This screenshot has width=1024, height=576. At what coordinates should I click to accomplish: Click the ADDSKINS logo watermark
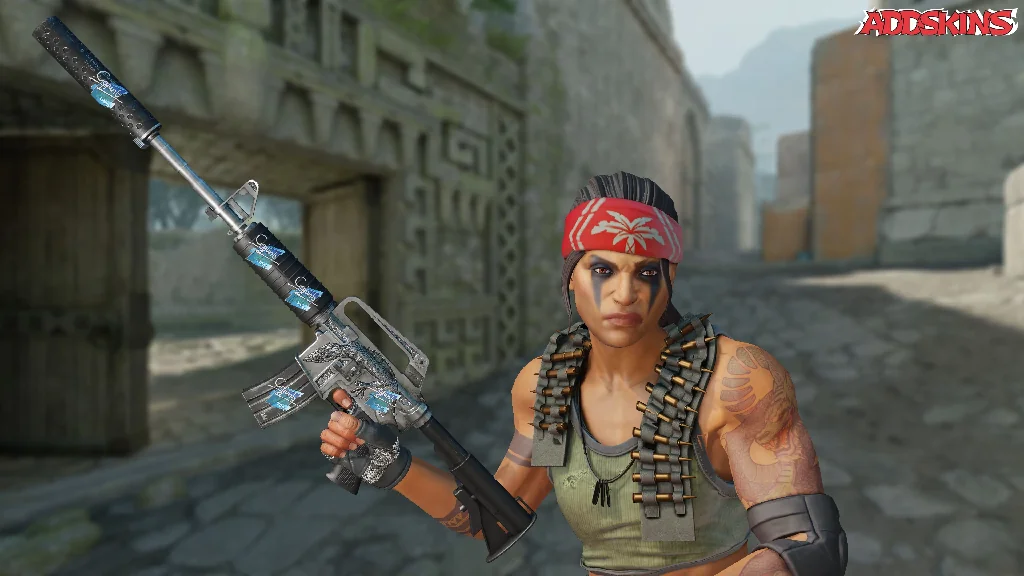pos(938,23)
